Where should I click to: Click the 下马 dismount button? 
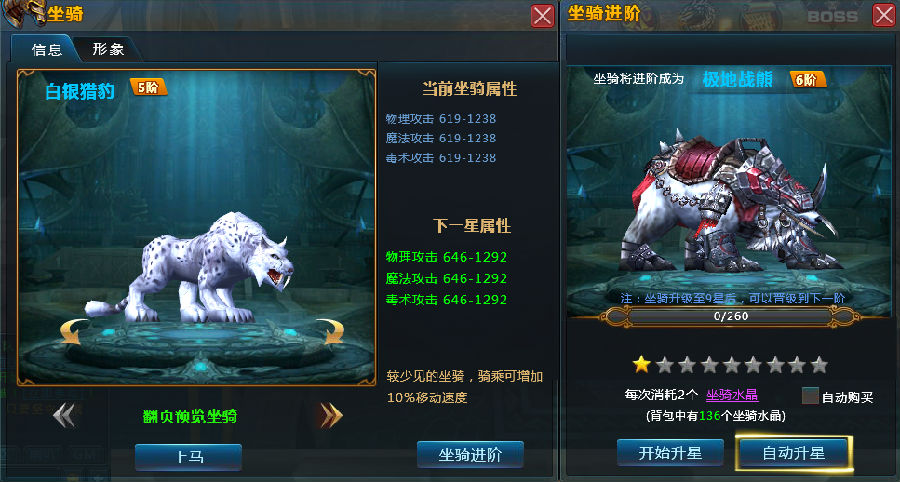(x=188, y=456)
